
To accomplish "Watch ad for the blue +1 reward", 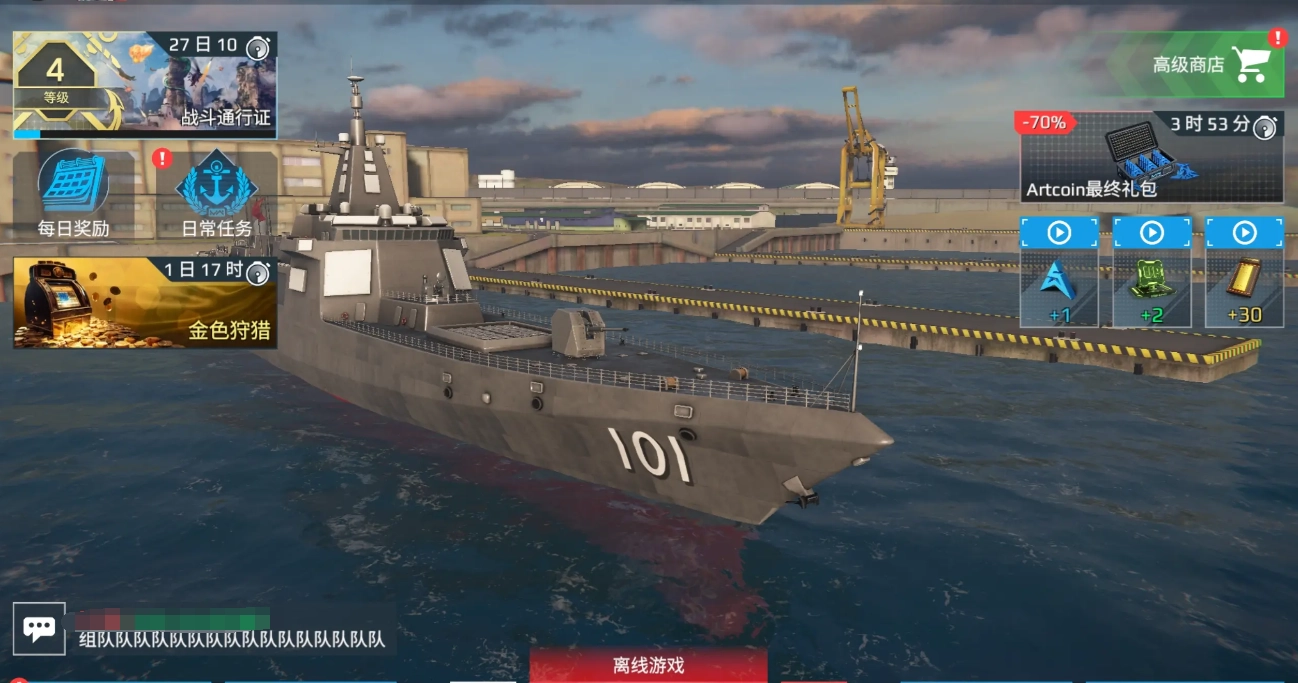I will [1059, 272].
